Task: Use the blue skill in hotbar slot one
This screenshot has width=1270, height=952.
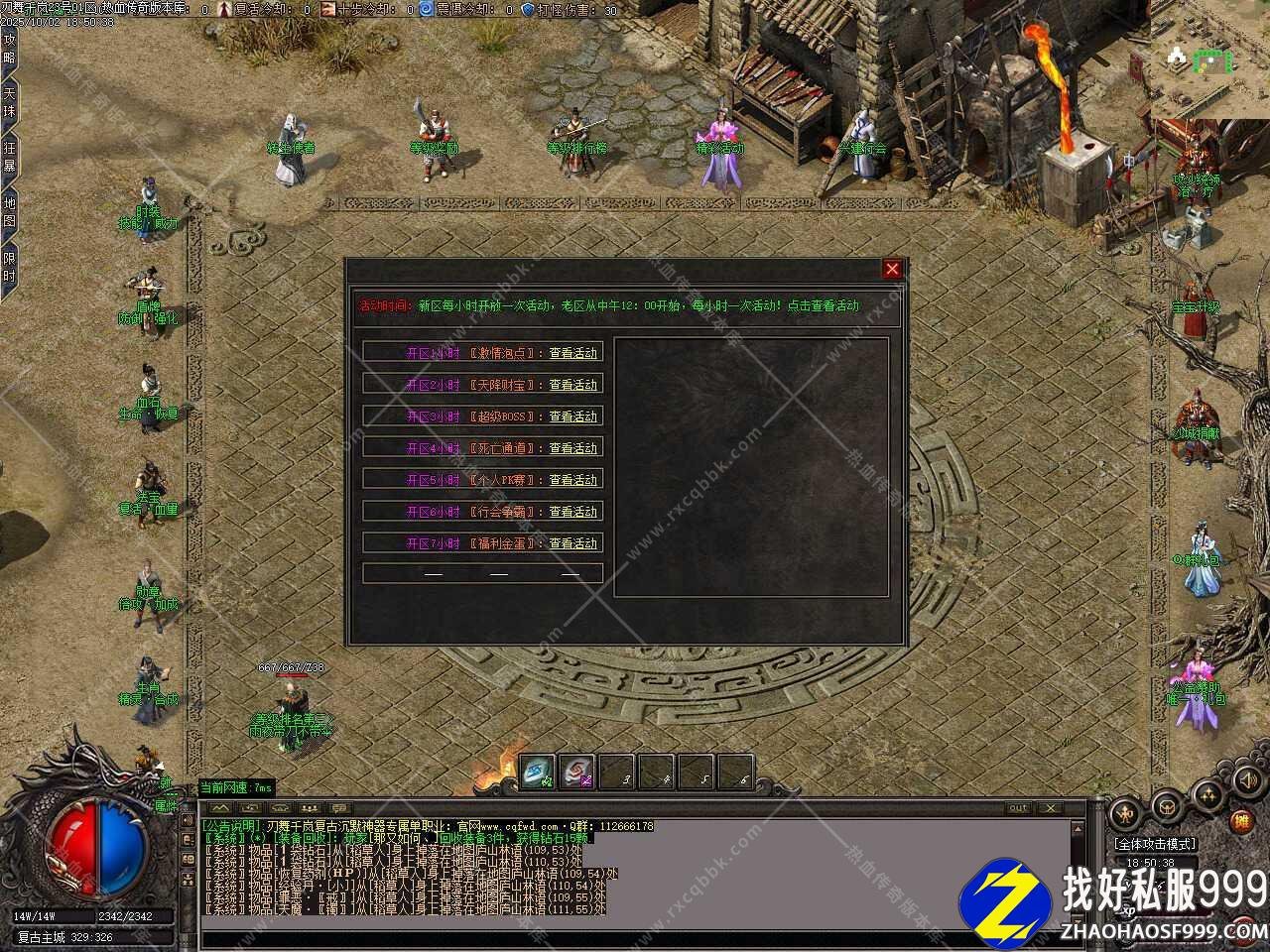Action: coord(538,773)
